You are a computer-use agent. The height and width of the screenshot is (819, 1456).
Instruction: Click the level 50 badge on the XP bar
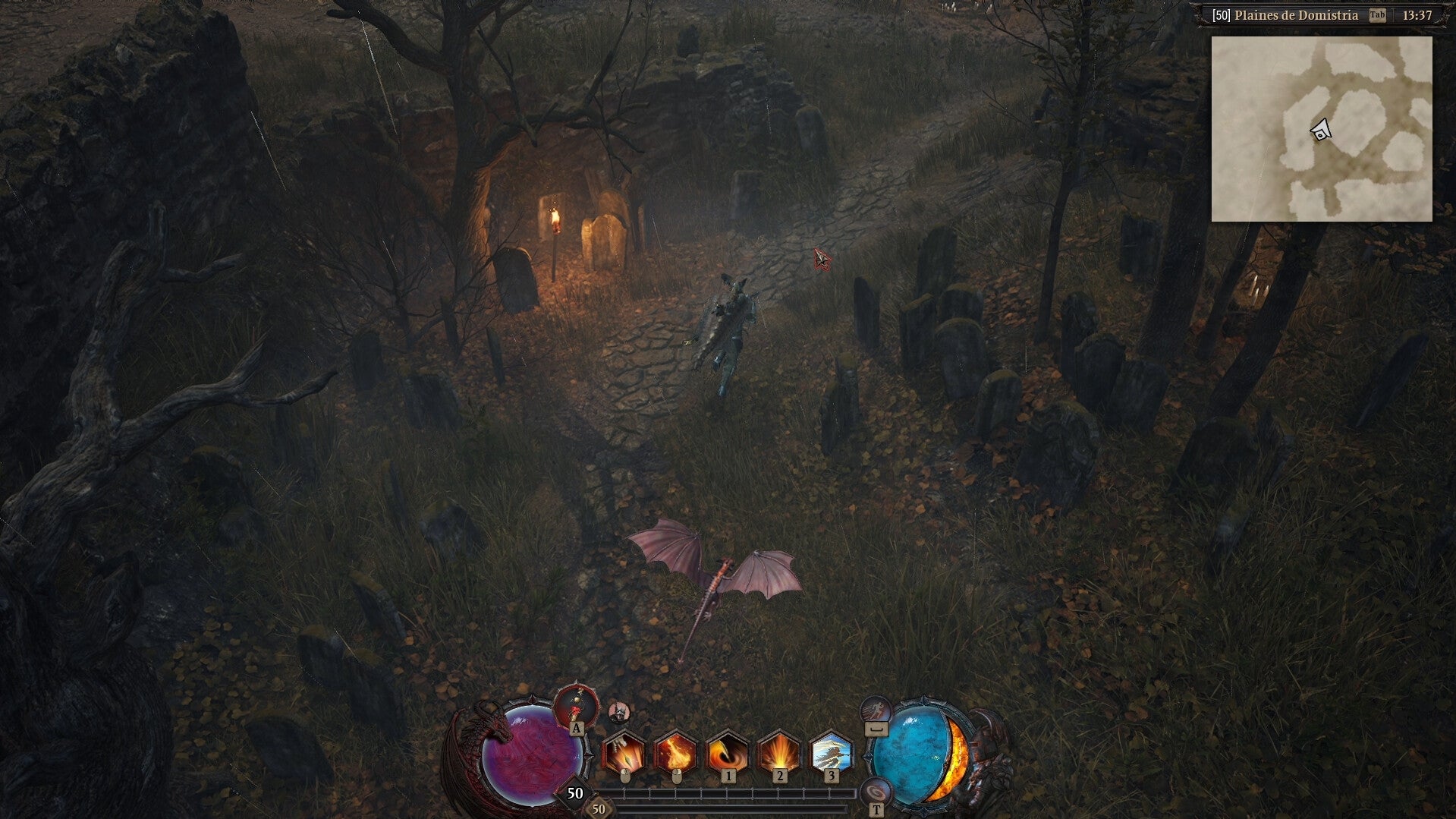(x=574, y=792)
